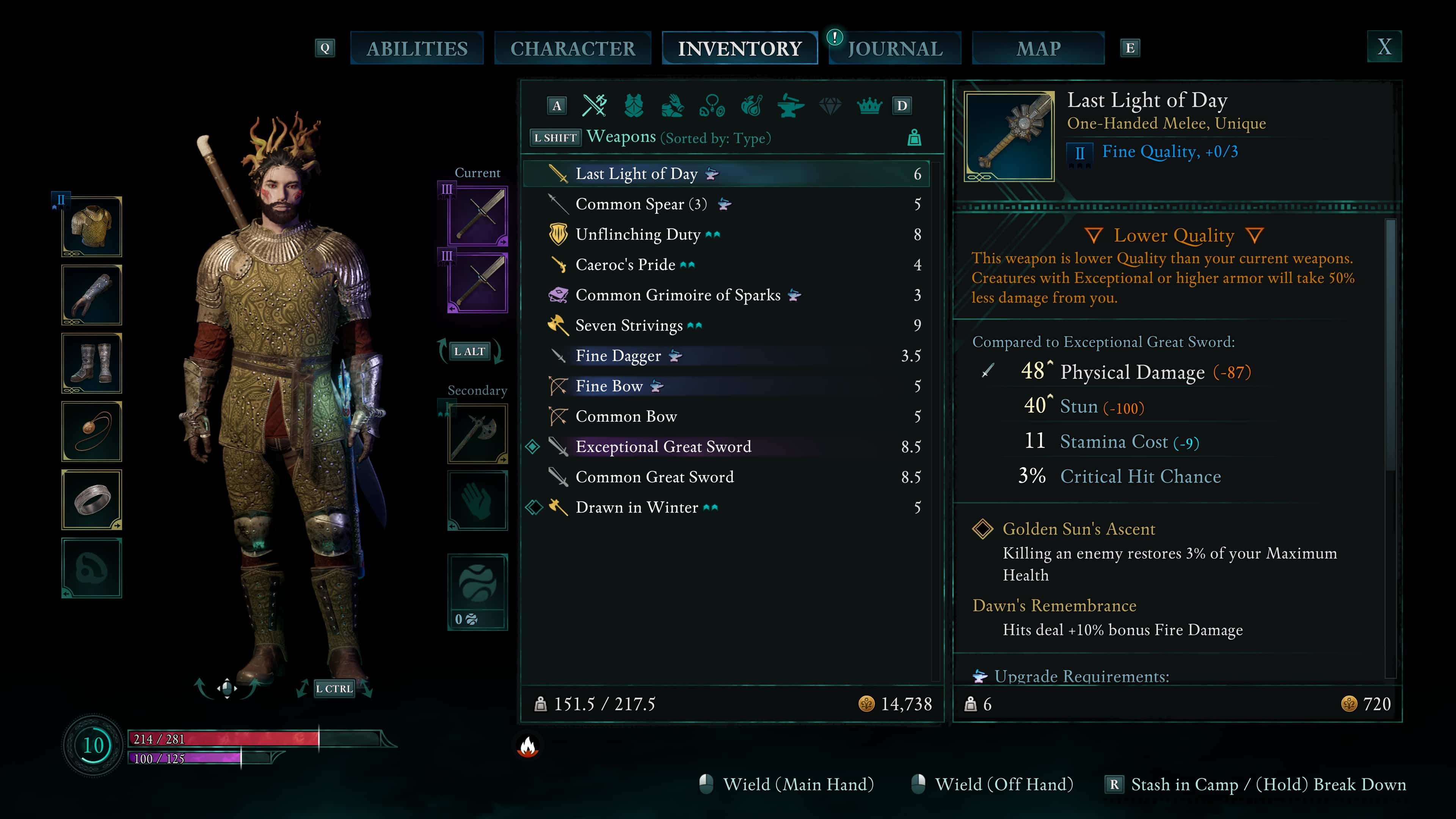The height and width of the screenshot is (819, 1456).
Task: Go to the Journal tab
Action: pos(895,49)
